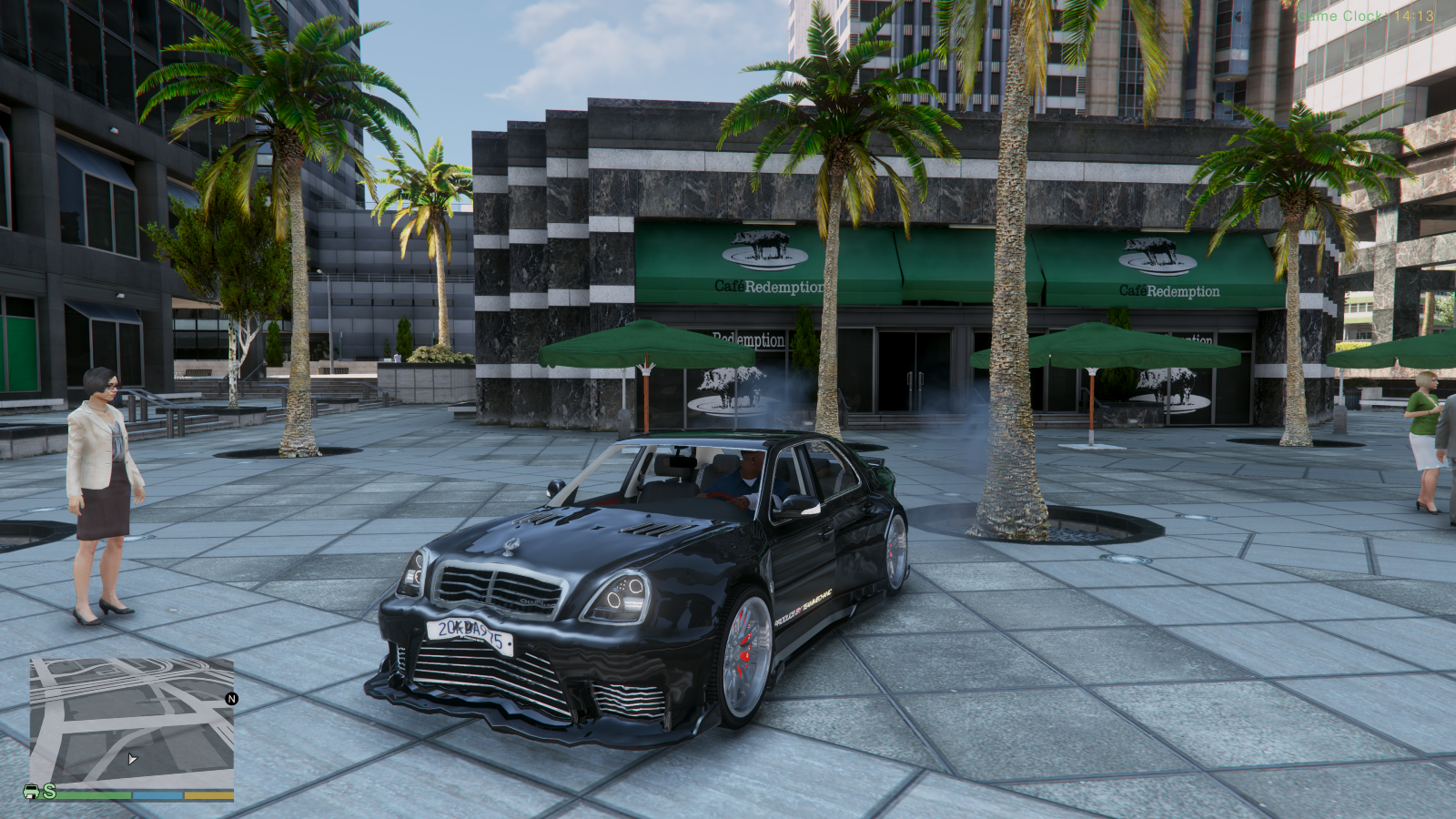Click the player arrow cursor on the minimap

(133, 758)
